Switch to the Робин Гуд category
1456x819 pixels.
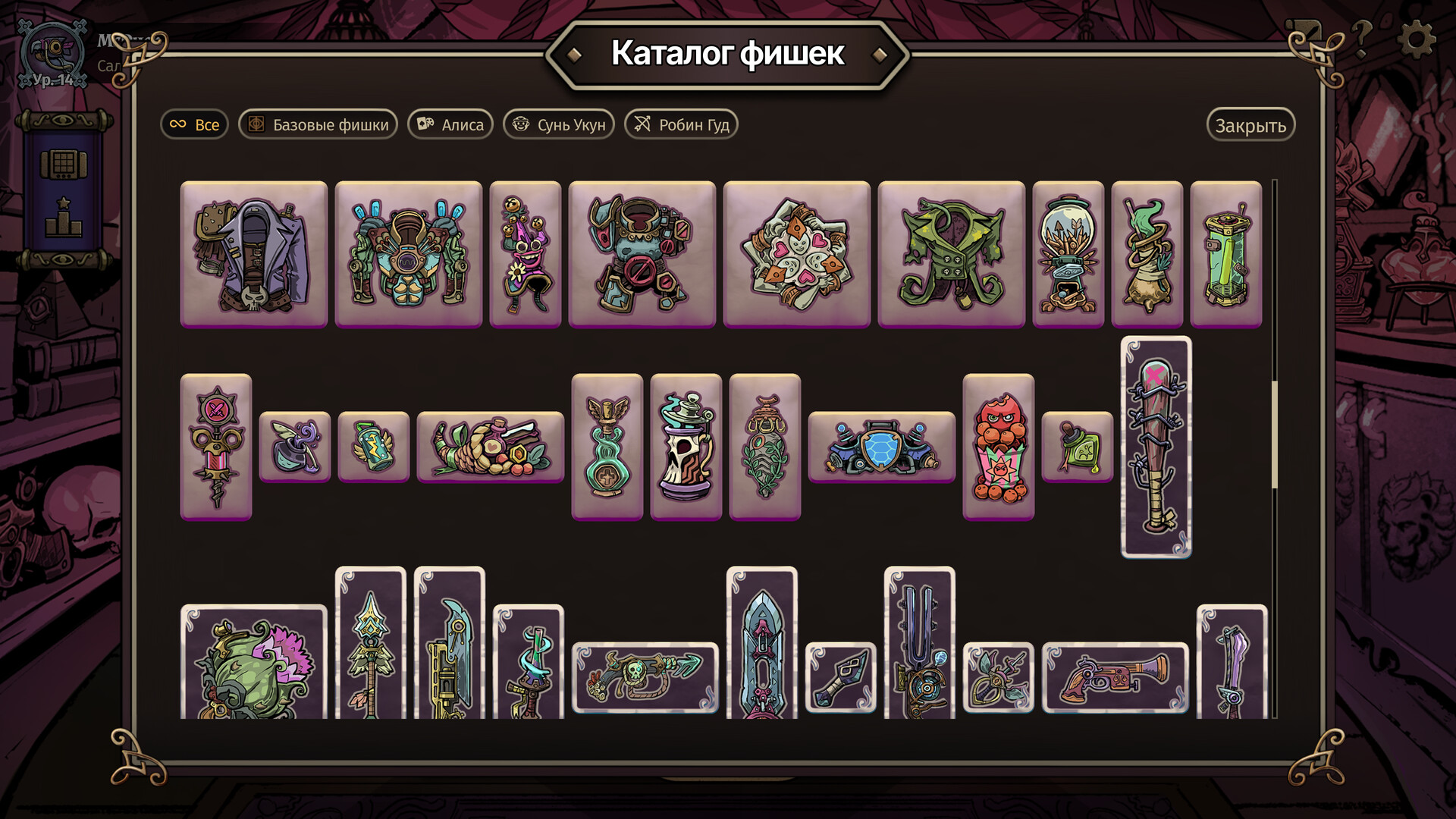pyautogui.click(x=680, y=124)
